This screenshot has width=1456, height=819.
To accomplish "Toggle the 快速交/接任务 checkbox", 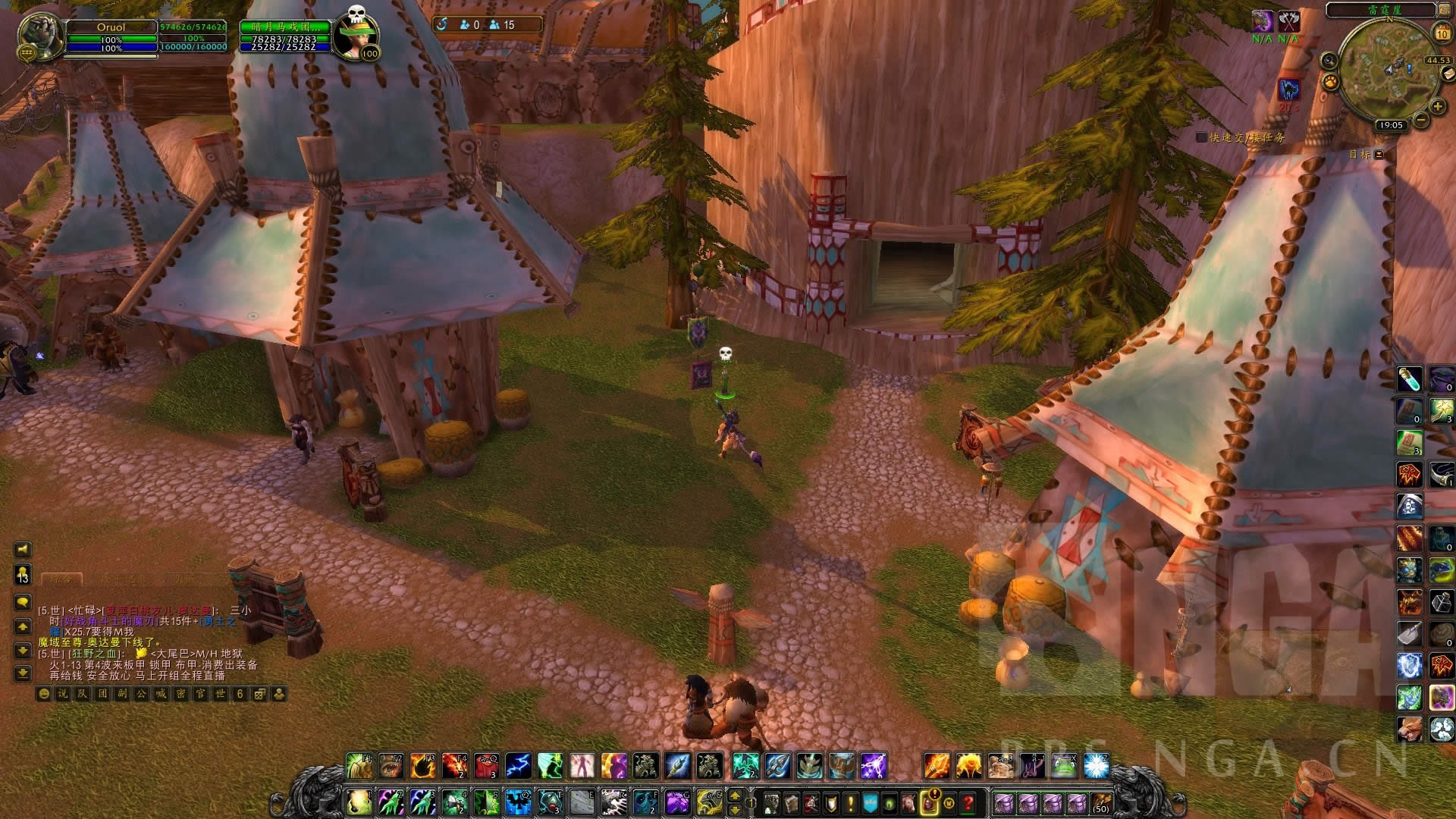I will [1201, 137].
